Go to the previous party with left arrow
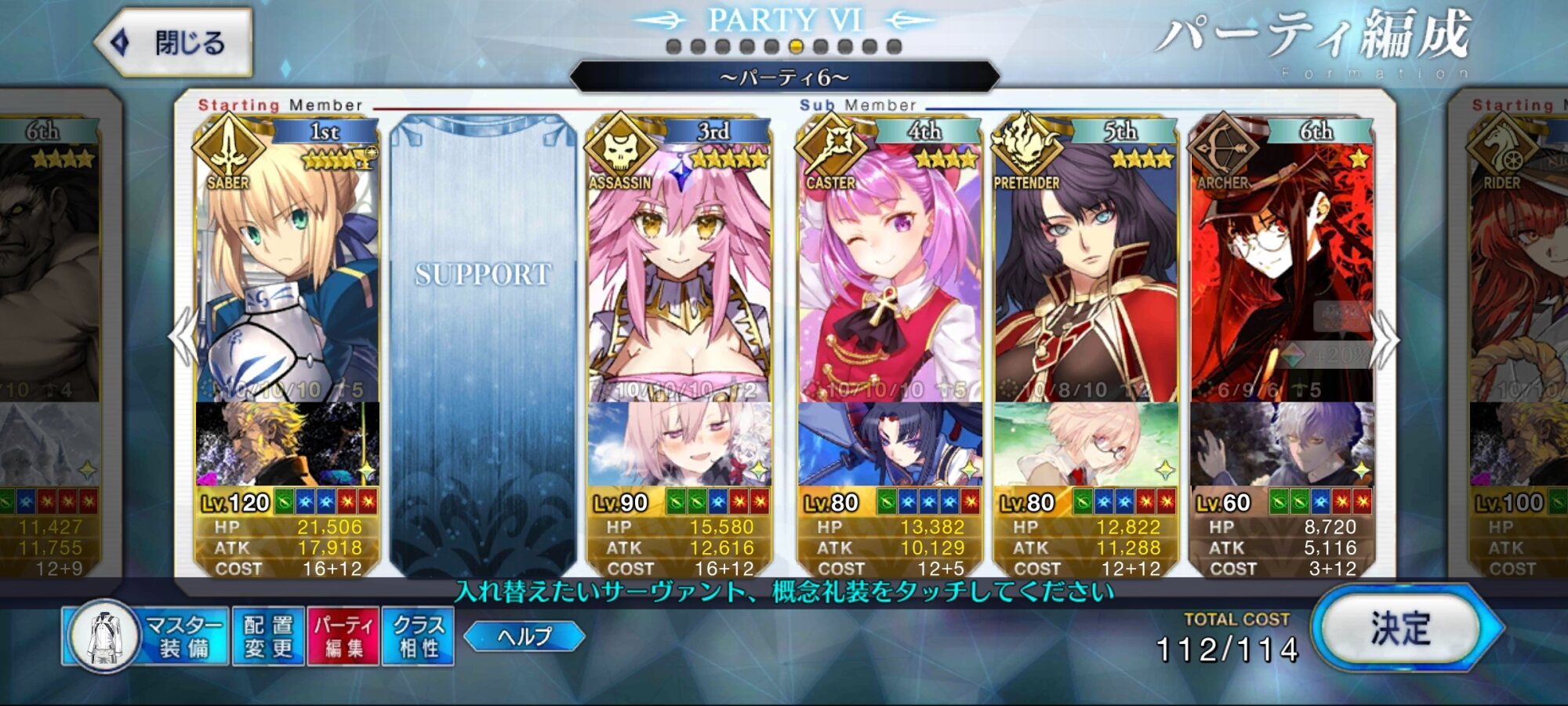Viewport: 1568px width, 706px height. [x=183, y=337]
